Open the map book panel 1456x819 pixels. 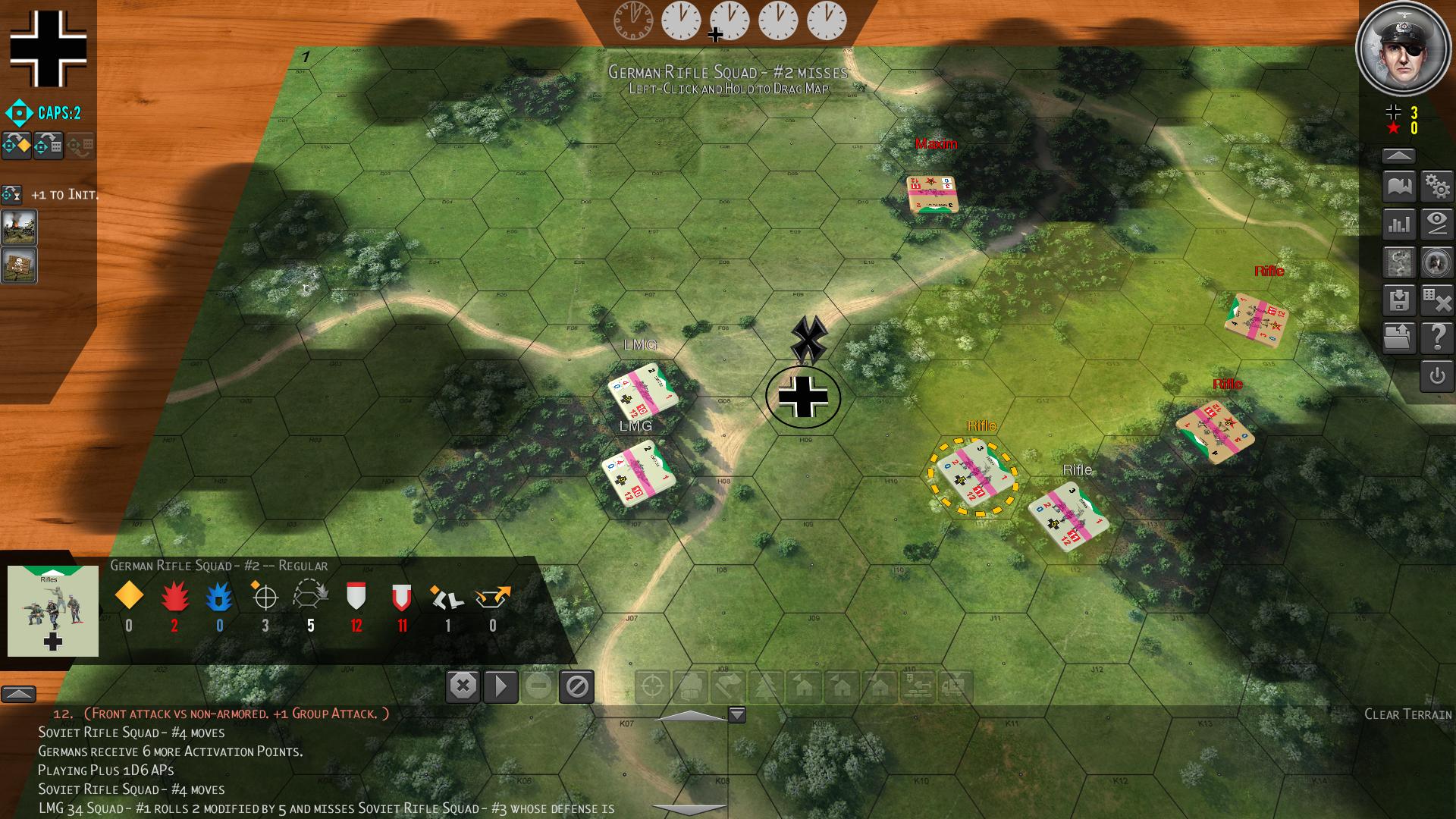pos(1399,187)
